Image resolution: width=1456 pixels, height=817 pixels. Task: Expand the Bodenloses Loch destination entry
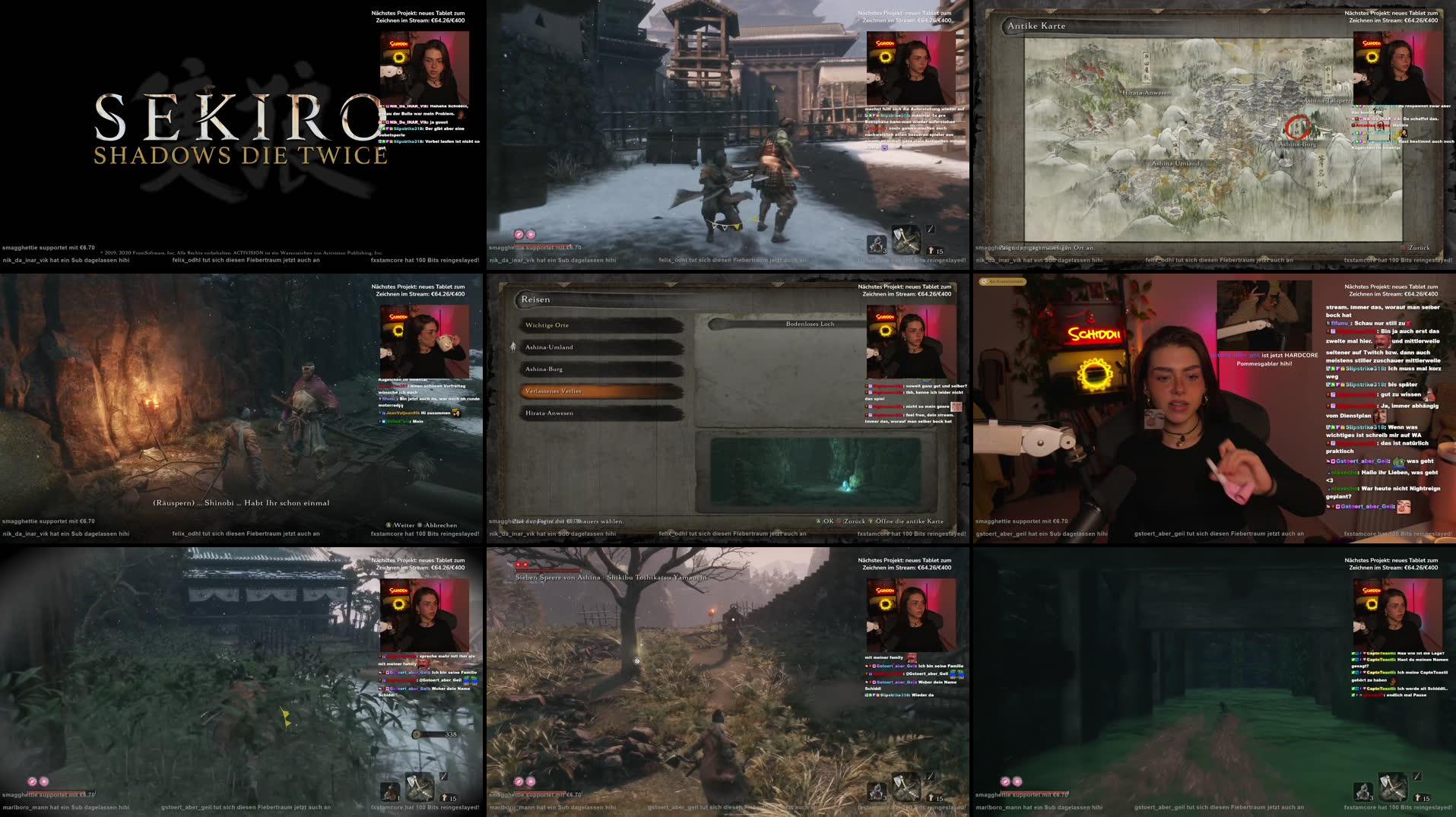810,324
